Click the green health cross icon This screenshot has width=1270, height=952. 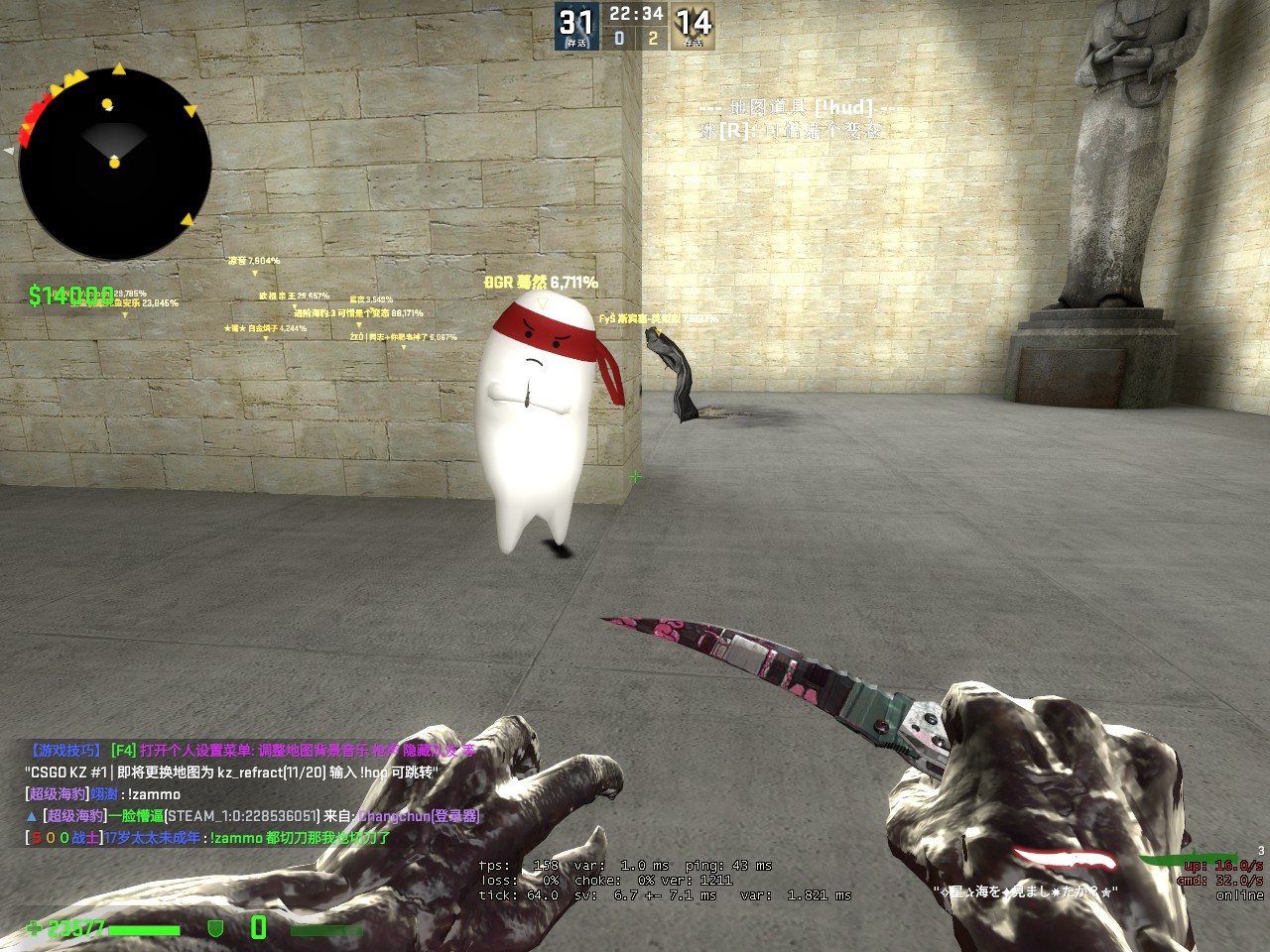point(35,928)
